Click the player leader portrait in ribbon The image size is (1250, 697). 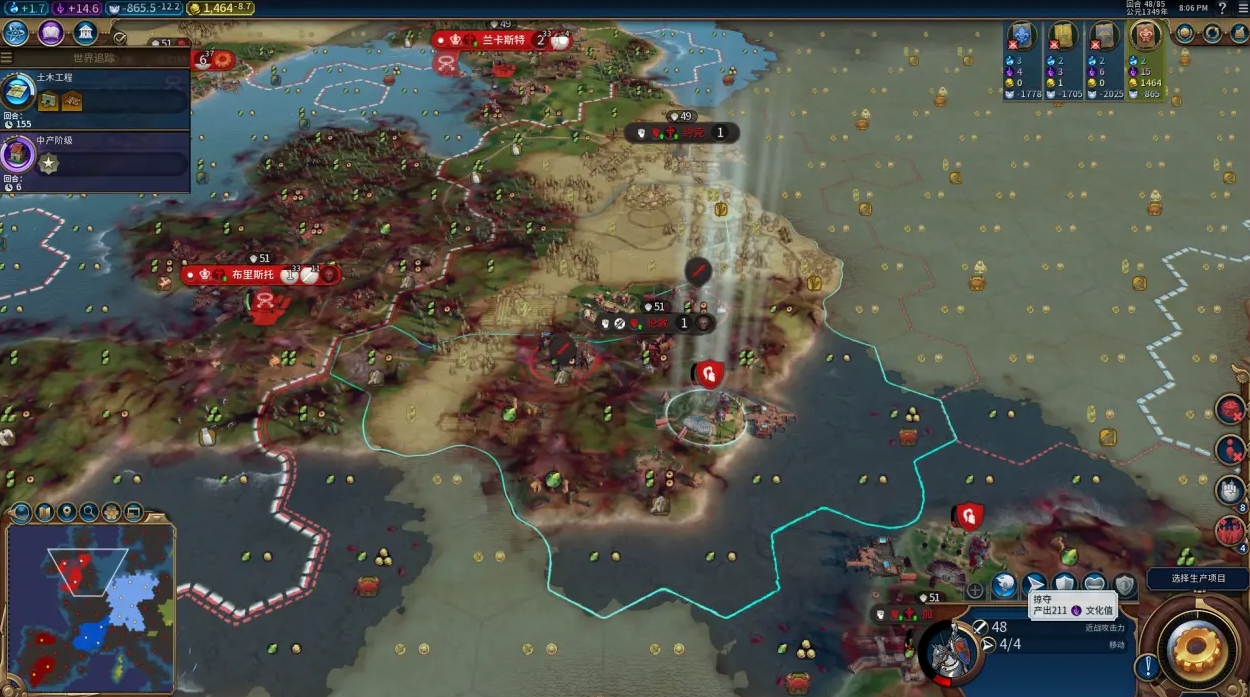1144,37
